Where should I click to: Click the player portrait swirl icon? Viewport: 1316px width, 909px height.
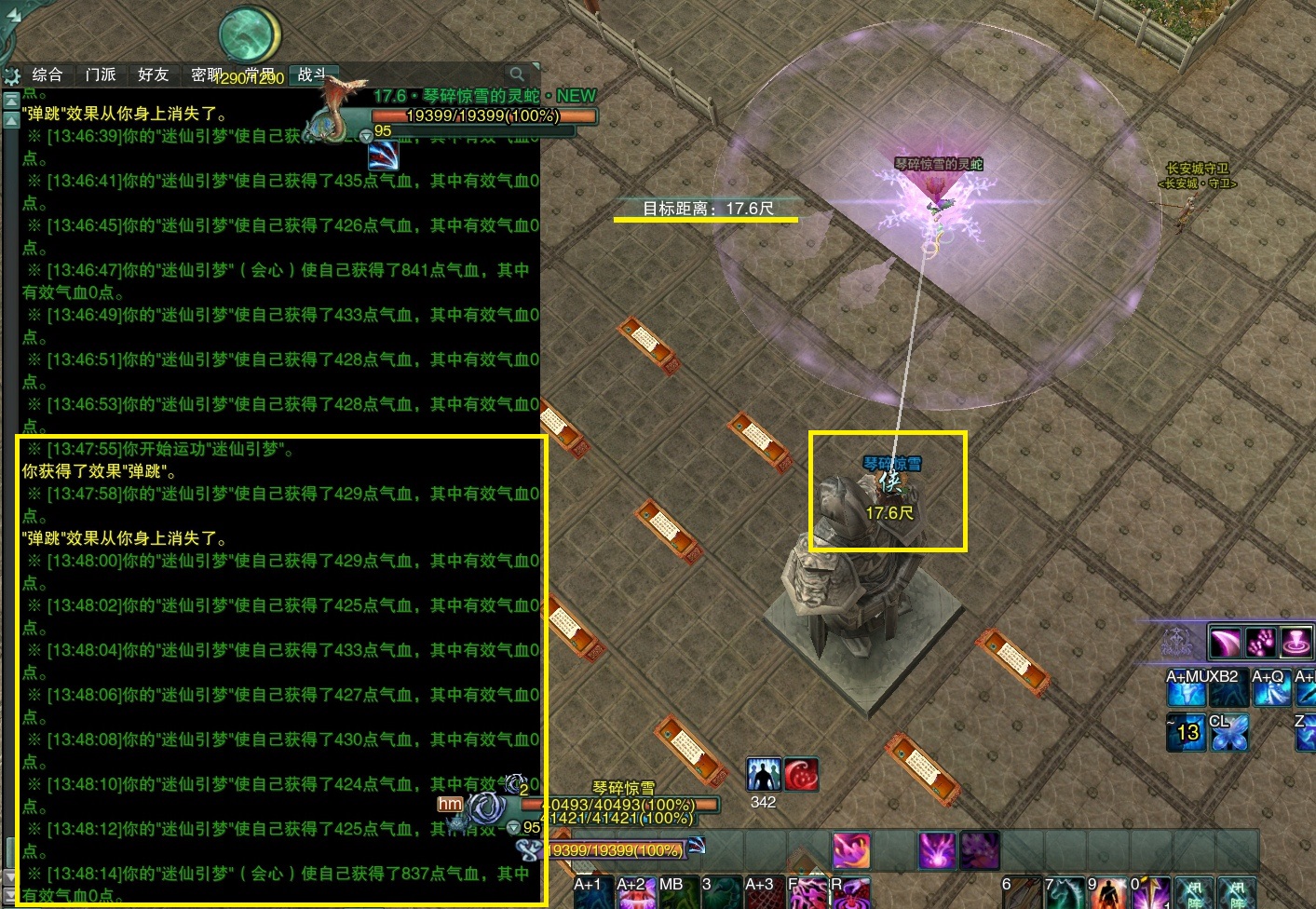click(485, 808)
